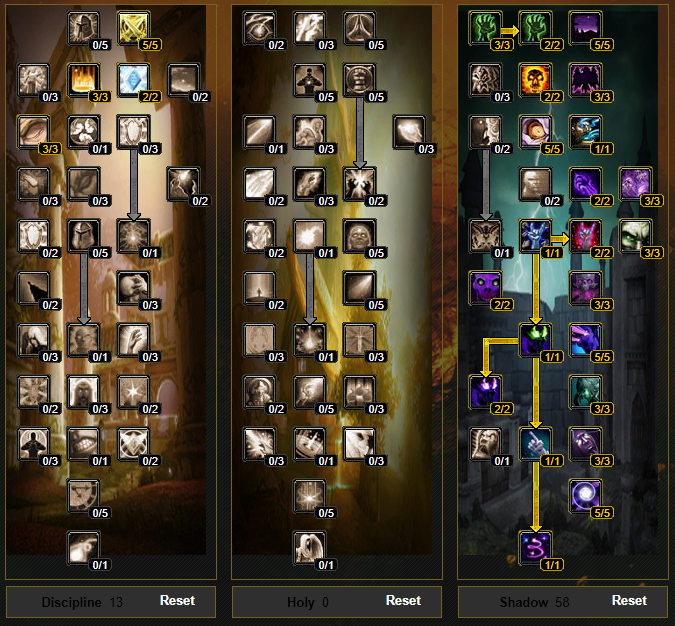
Task: Select the first green hand talent with 3/3
Action: point(486,29)
